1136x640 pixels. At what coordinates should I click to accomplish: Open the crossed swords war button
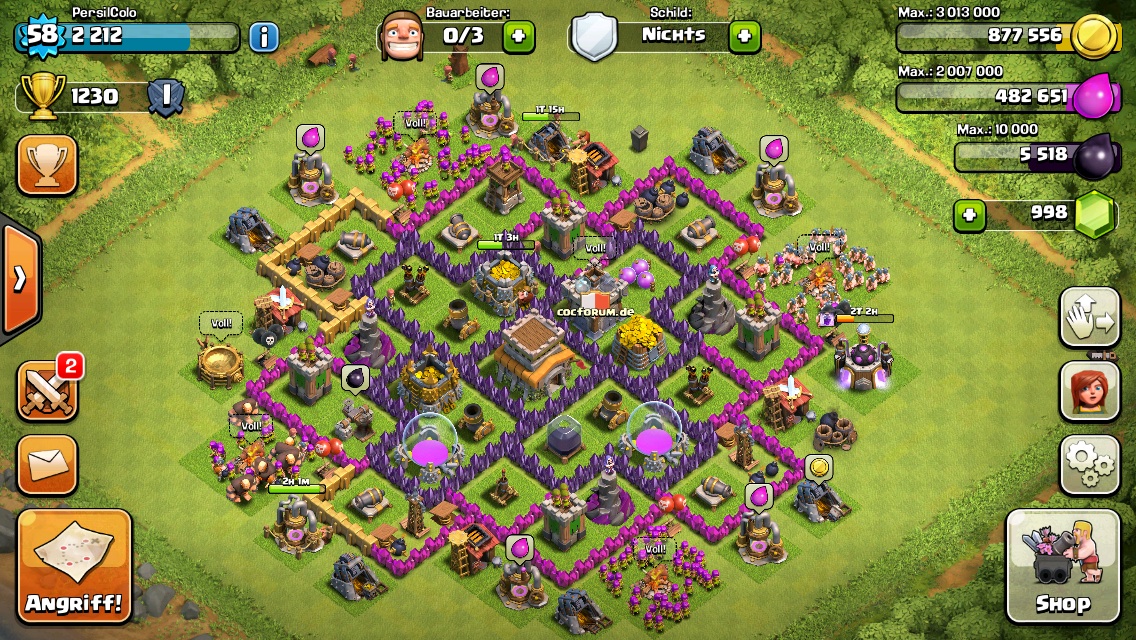[47, 390]
